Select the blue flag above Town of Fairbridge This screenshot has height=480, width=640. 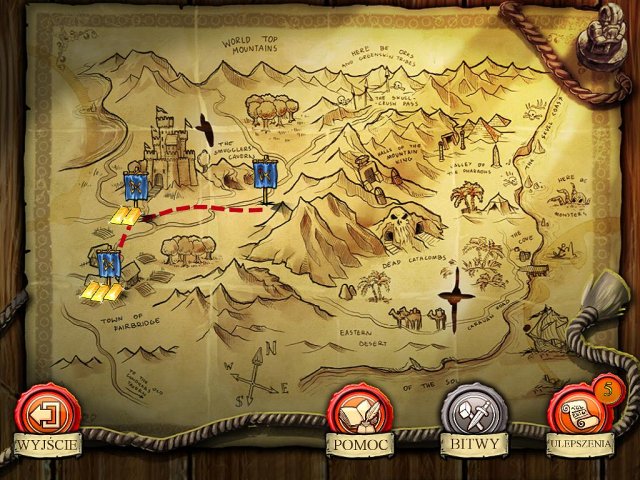point(110,264)
